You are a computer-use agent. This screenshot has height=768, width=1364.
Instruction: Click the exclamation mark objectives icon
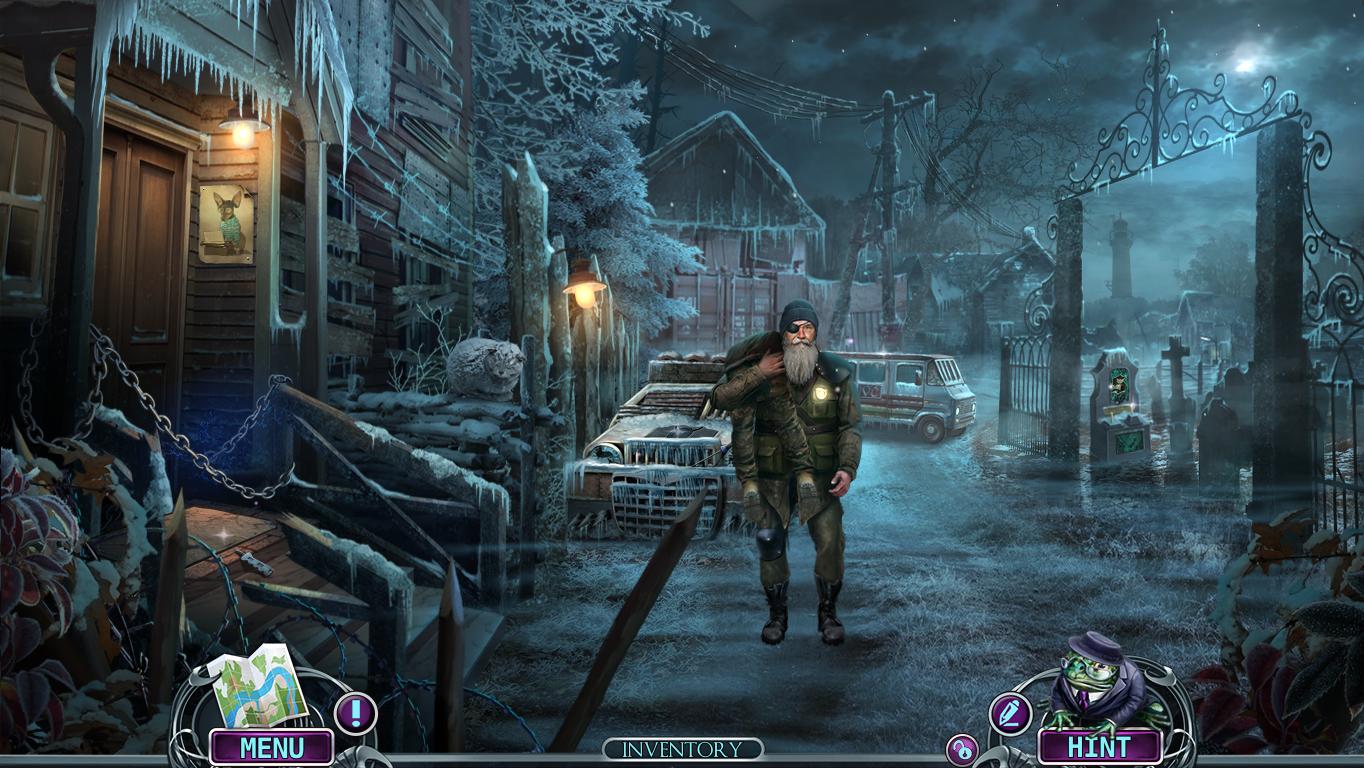[355, 714]
